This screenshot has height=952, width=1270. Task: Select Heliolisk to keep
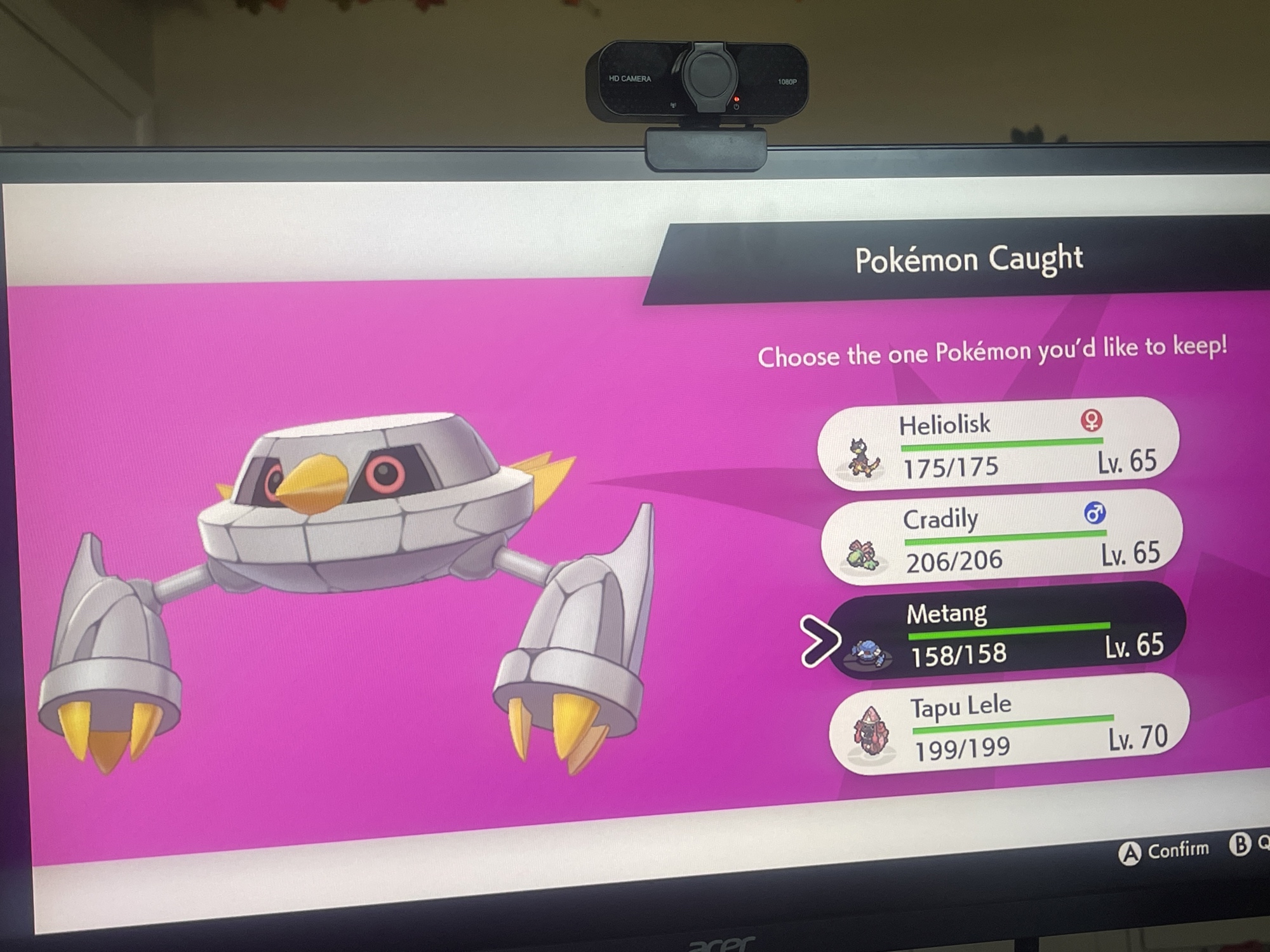point(999,444)
